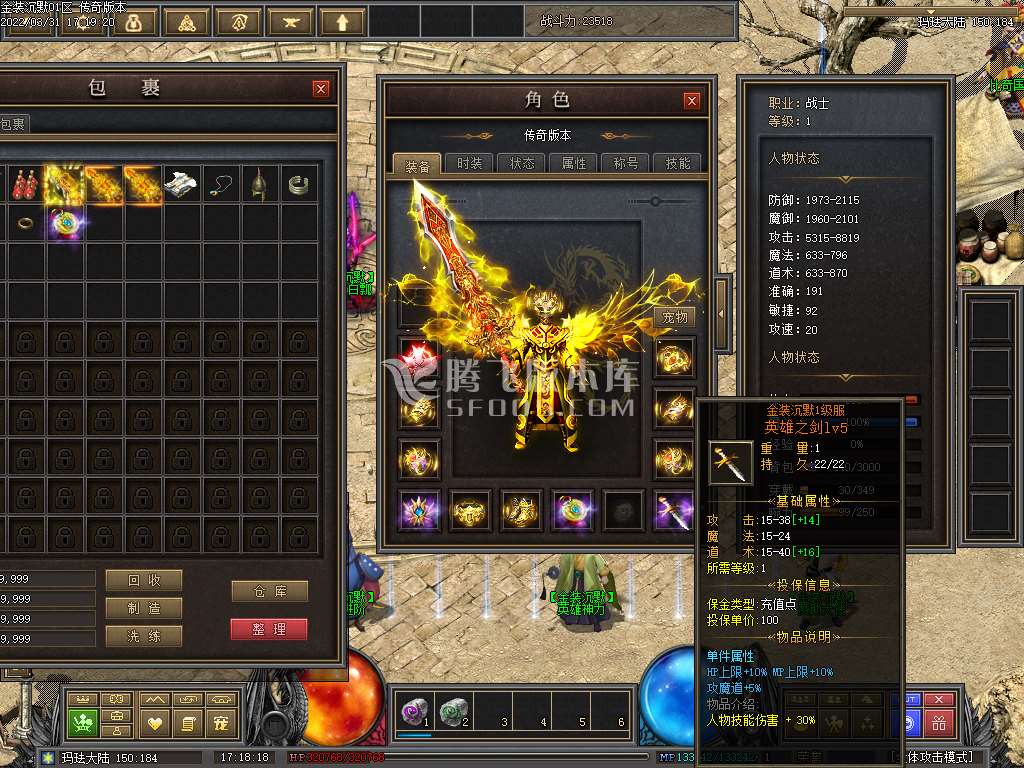The width and height of the screenshot is (1024, 768).
Task: Choose the 洗练 refine button
Action: click(143, 636)
